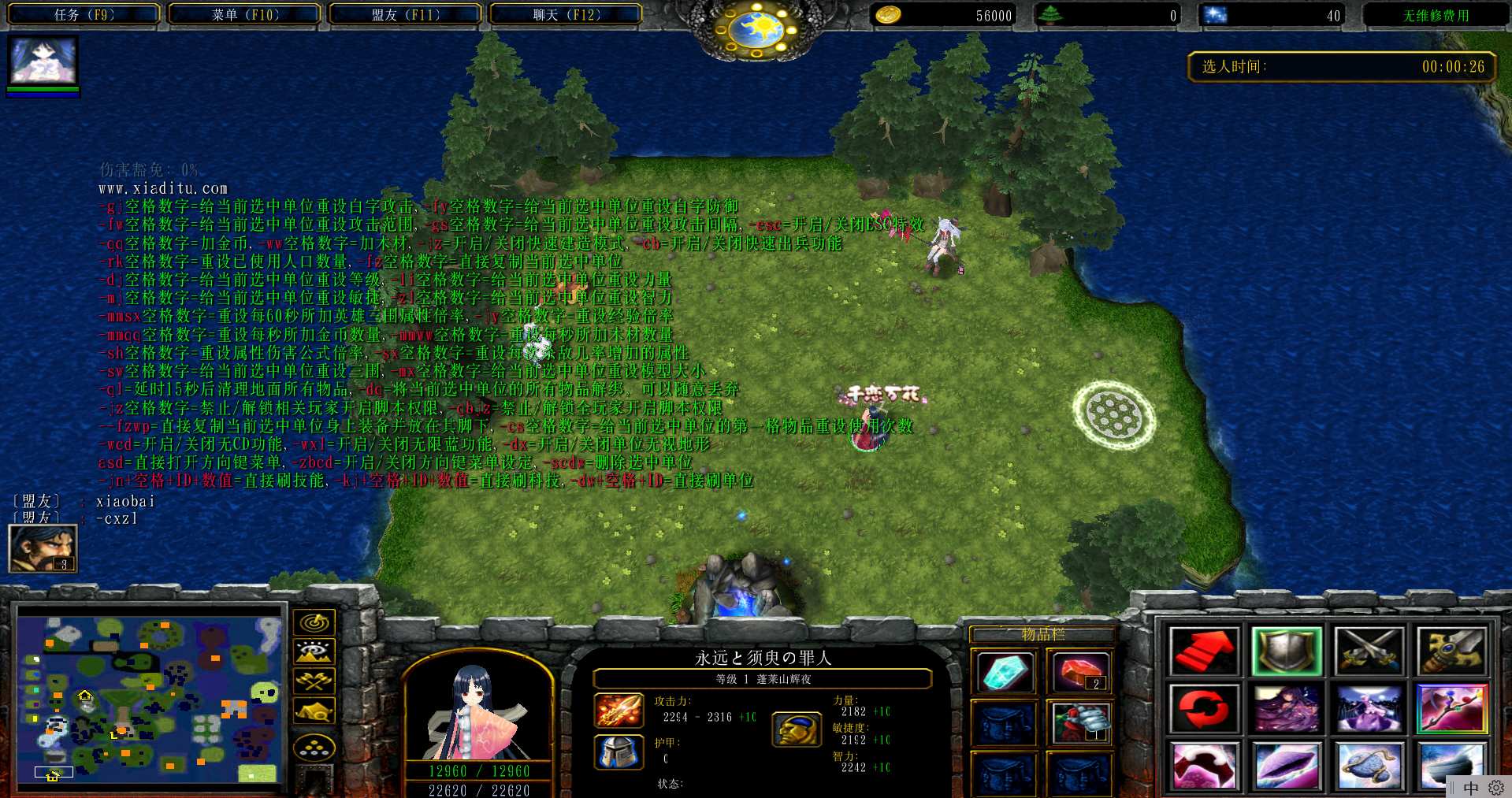Activate the red circular arrows ability icon
The height and width of the screenshot is (798, 1512).
[x=1203, y=708]
